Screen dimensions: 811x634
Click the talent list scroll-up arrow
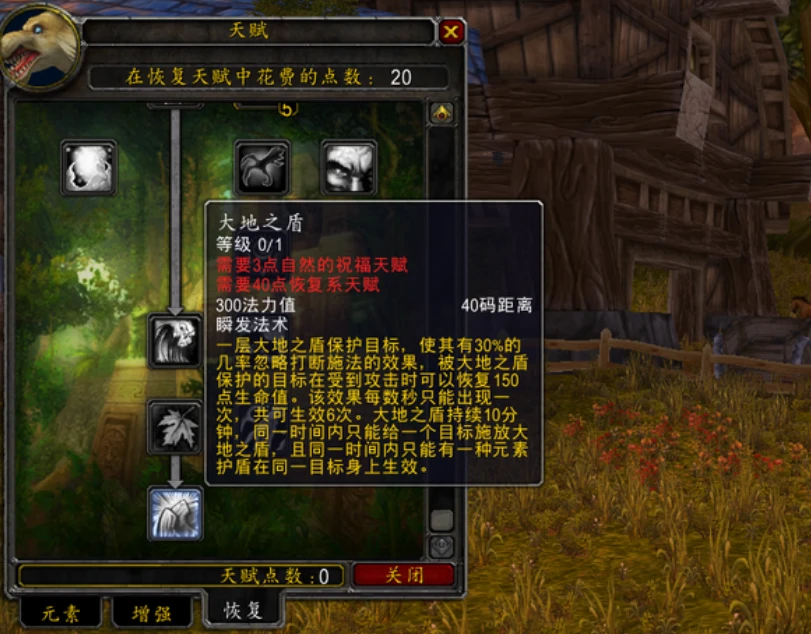click(x=441, y=113)
